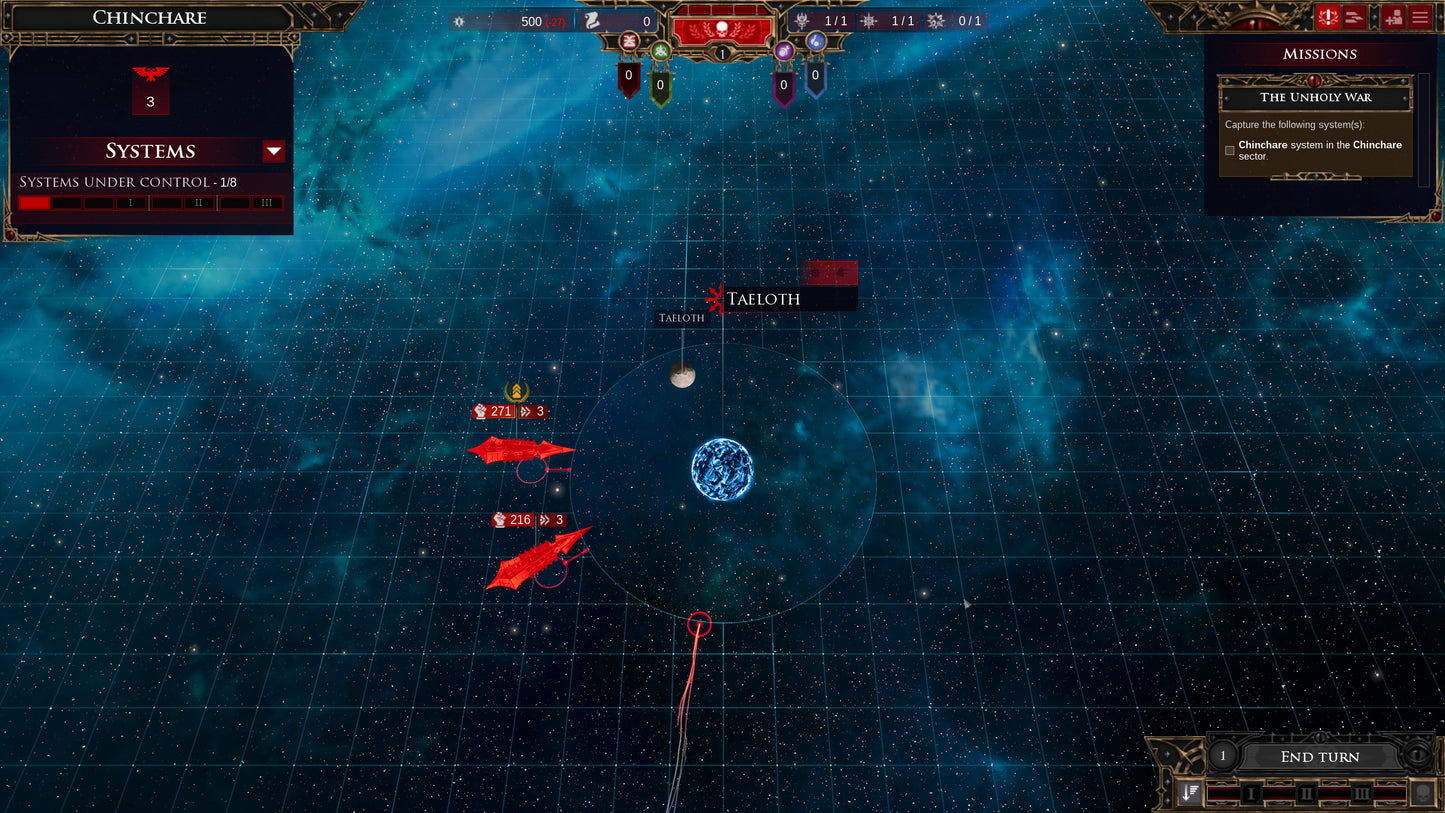
Task: Open the hamburger game menu
Action: pyautogui.click(x=1419, y=17)
